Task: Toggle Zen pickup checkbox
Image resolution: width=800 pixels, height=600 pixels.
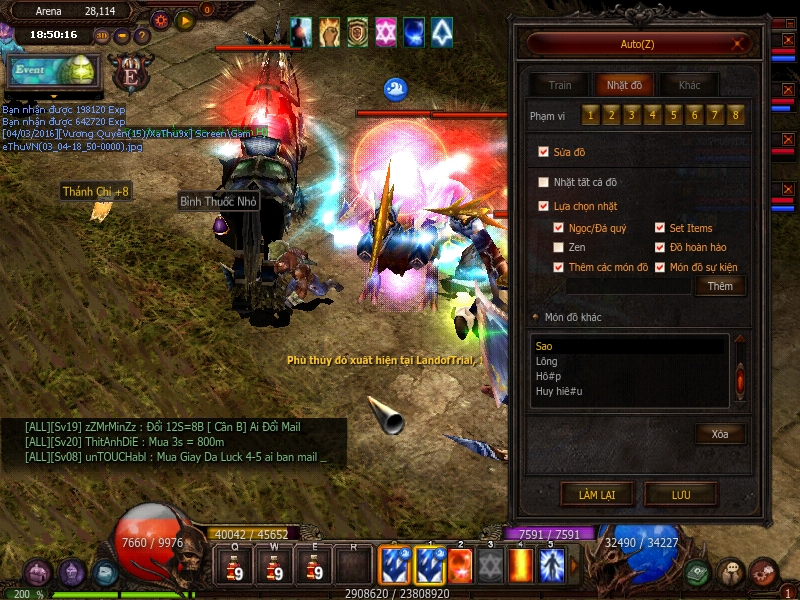Action: click(559, 247)
